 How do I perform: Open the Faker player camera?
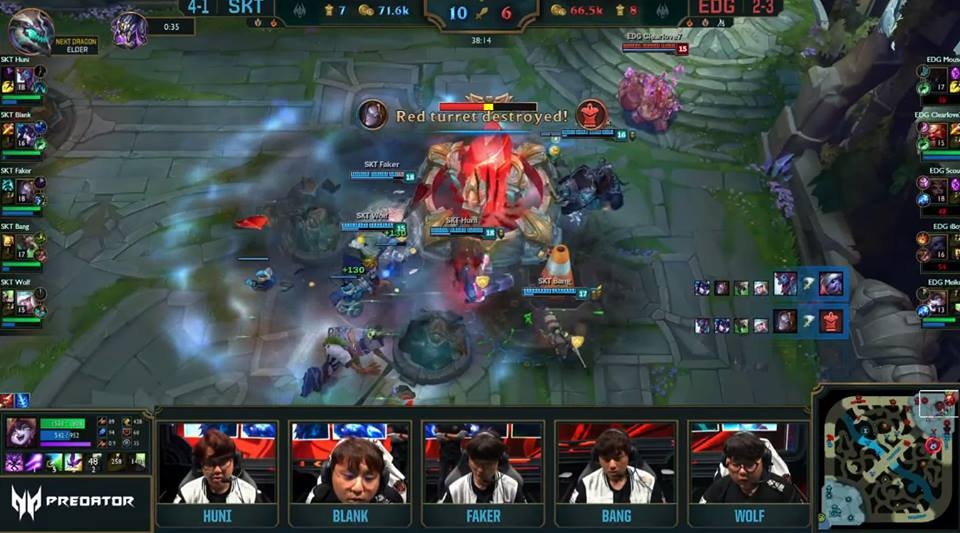click(x=482, y=464)
